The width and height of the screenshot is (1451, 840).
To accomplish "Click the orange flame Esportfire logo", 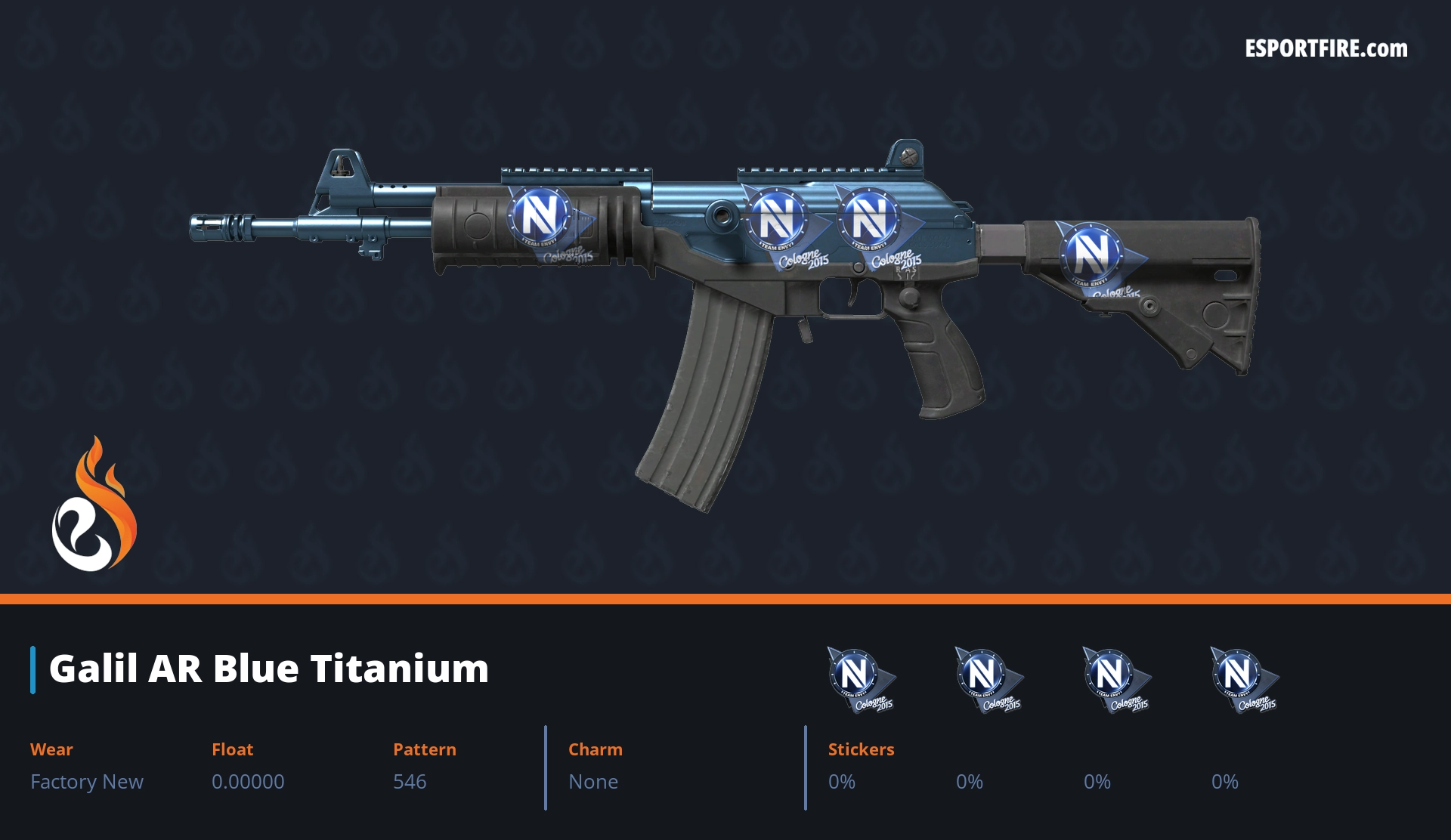I will pos(94,505).
